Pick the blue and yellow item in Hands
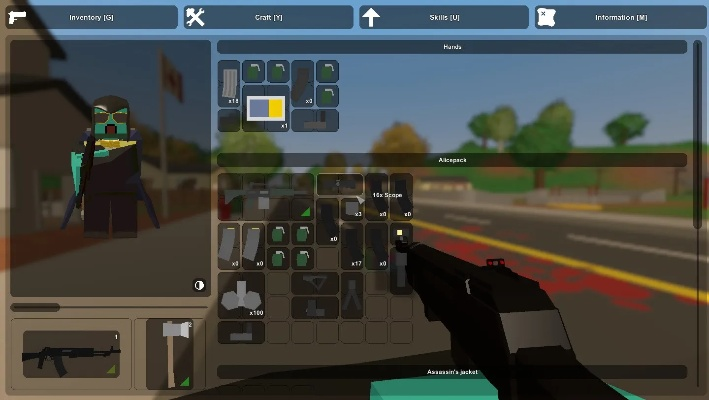The image size is (709, 400). tap(265, 108)
